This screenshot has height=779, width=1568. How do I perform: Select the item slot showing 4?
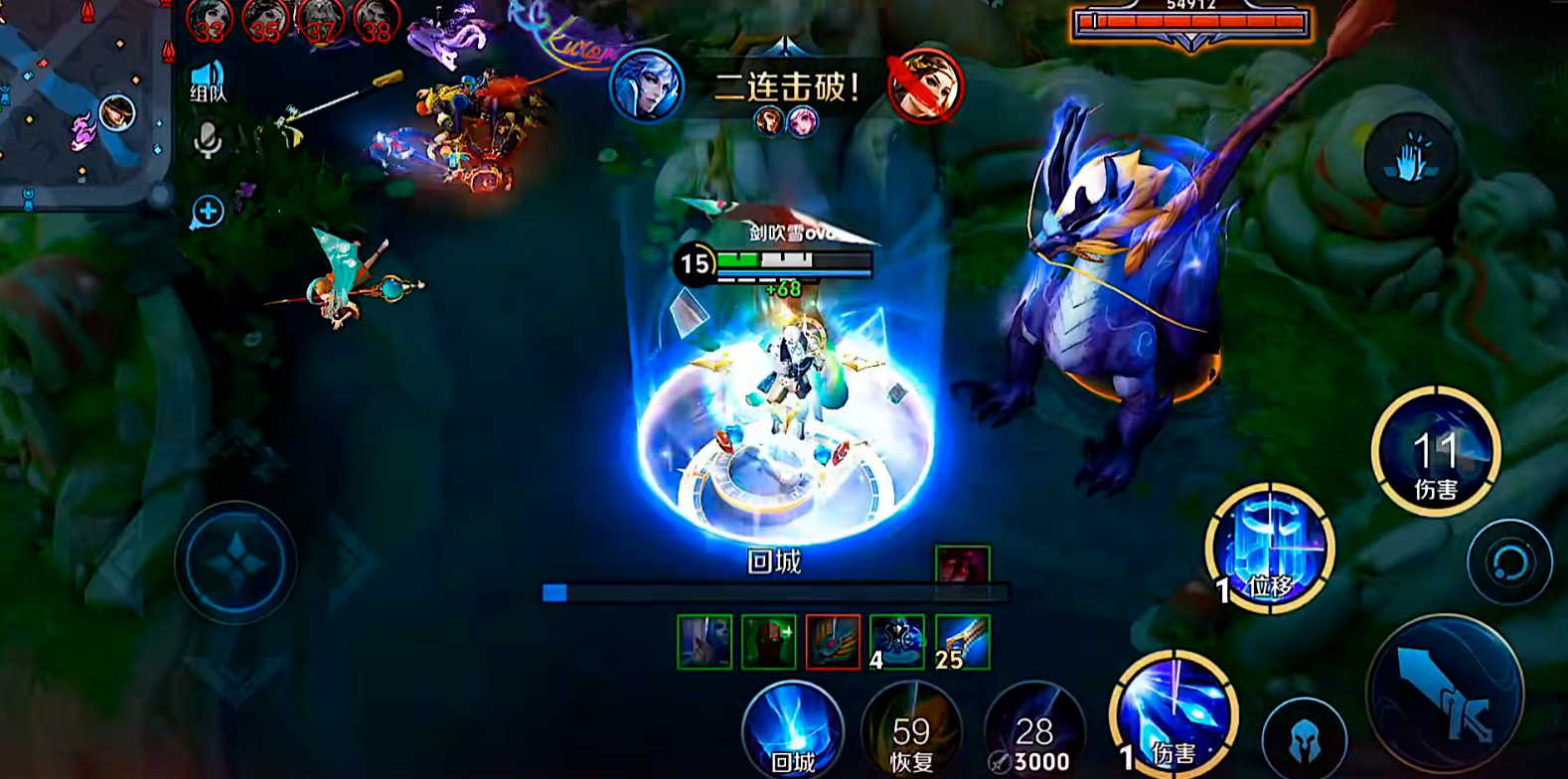897,642
